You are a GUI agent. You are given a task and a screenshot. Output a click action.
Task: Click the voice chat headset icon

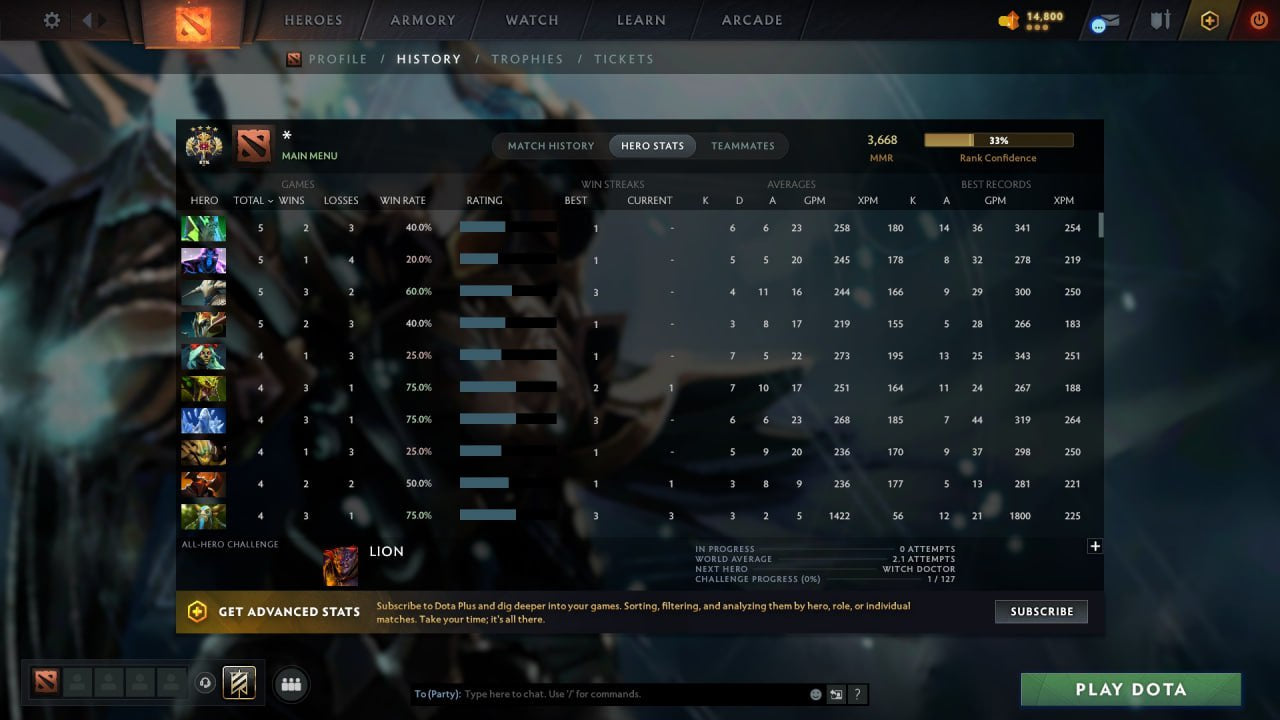point(207,683)
